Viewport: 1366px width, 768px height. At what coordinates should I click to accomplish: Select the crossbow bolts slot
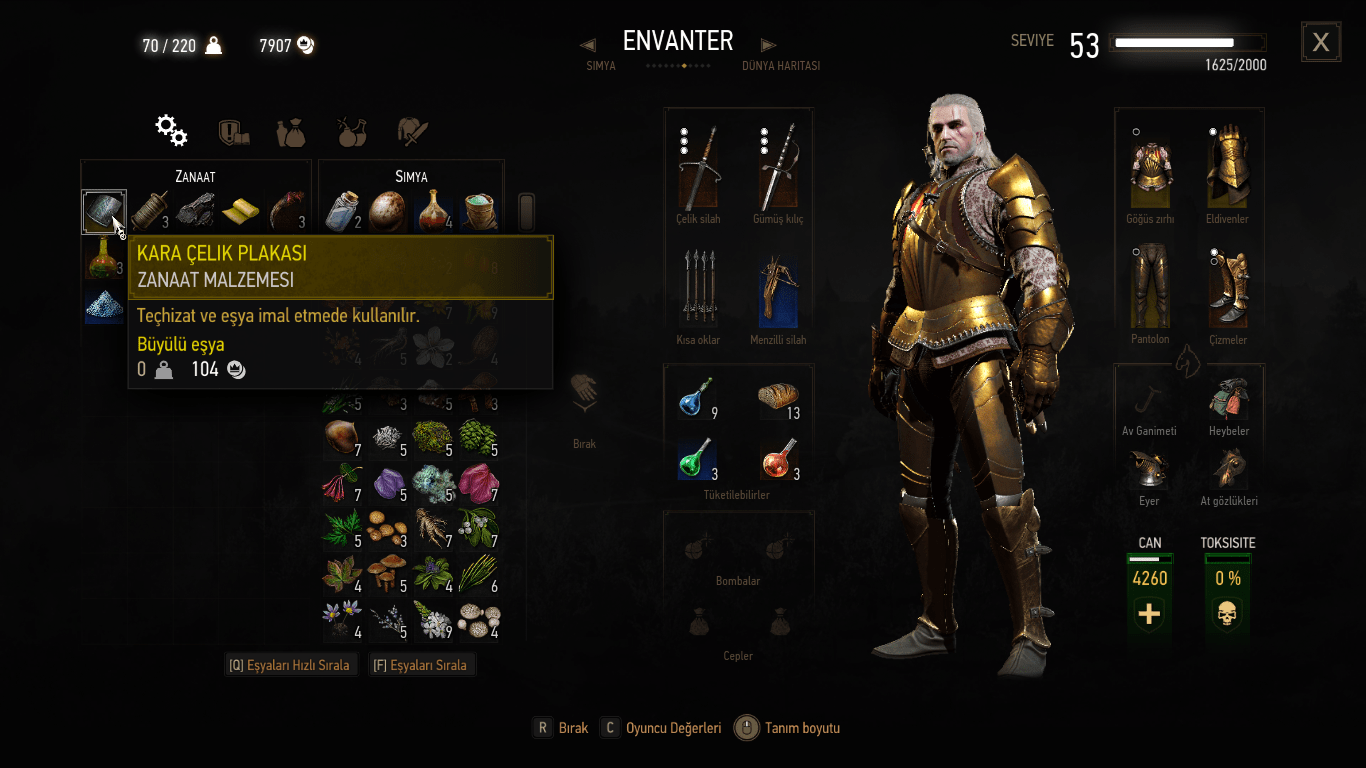[x=697, y=291]
